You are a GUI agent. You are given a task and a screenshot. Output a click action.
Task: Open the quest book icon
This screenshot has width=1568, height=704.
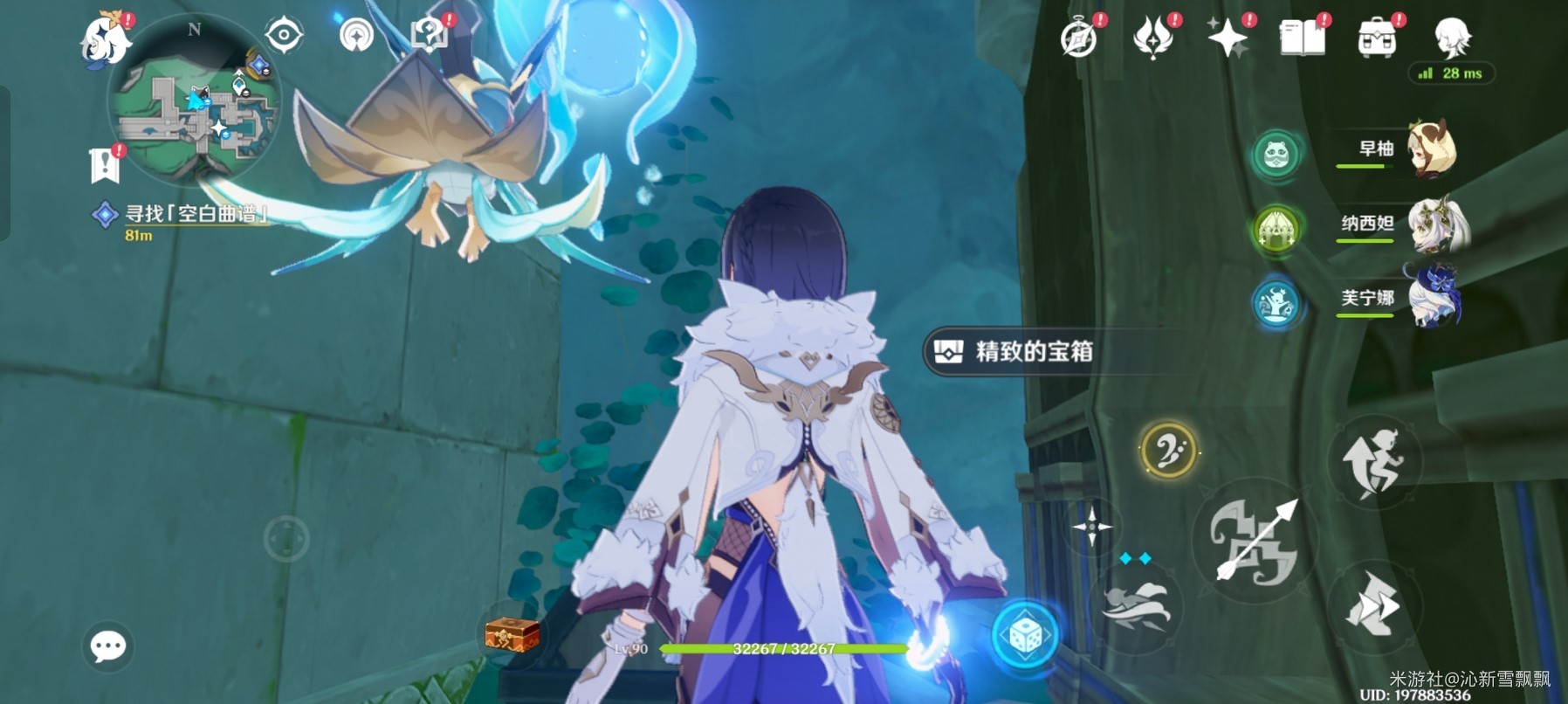tap(1302, 38)
